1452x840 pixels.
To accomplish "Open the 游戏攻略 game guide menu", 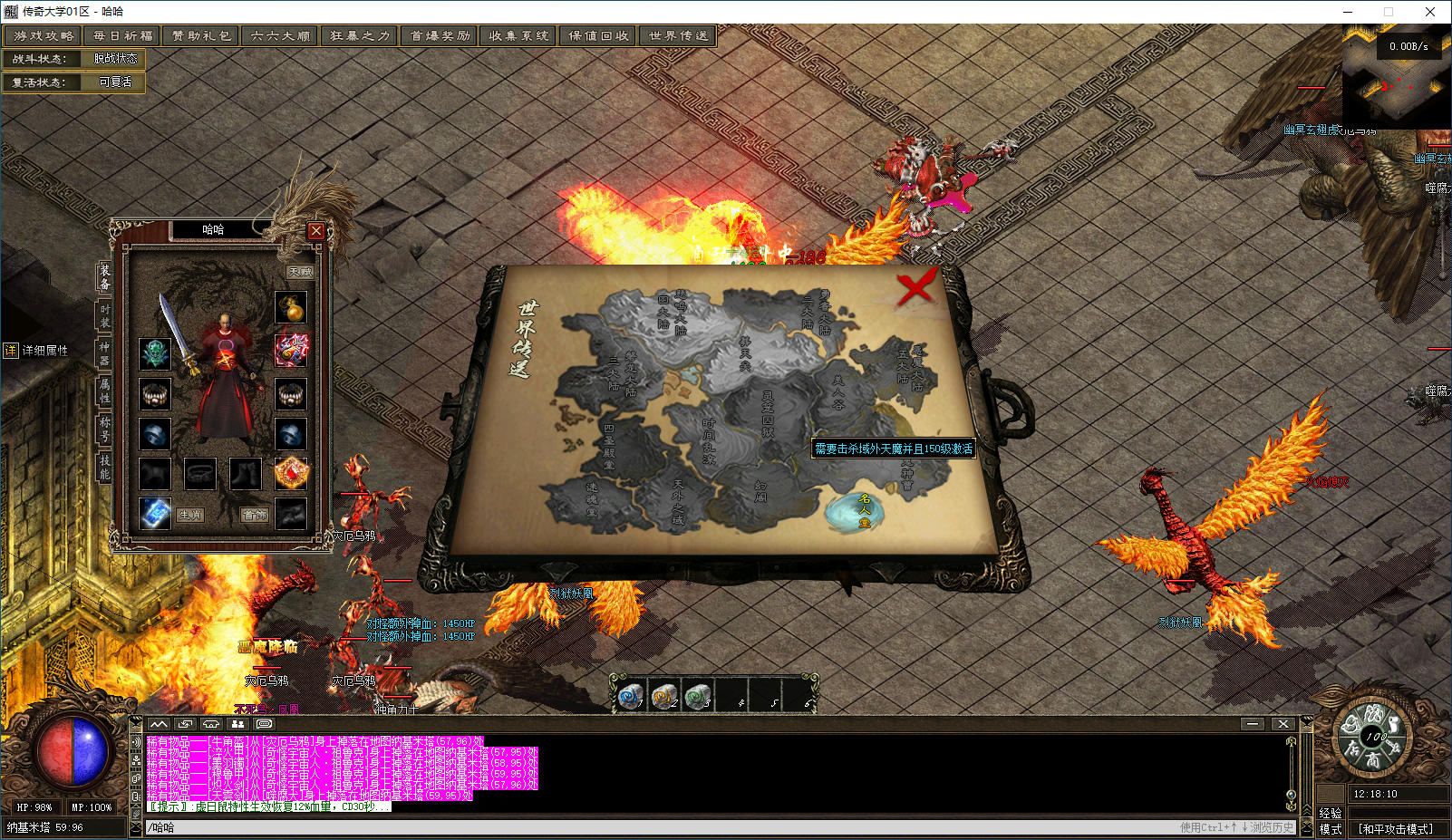I will pyautogui.click(x=43, y=36).
